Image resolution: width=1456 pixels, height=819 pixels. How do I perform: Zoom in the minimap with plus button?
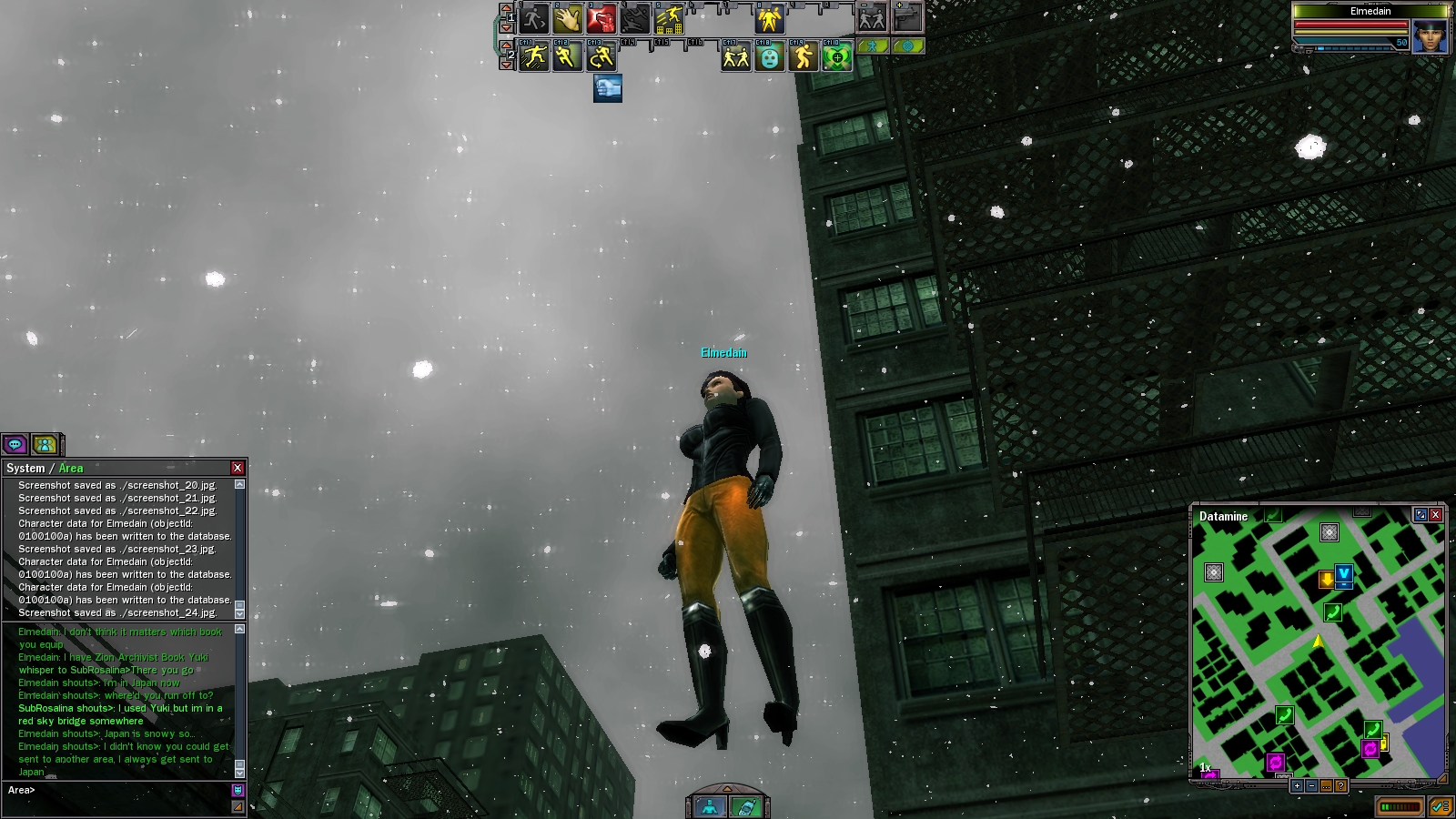click(x=1297, y=786)
